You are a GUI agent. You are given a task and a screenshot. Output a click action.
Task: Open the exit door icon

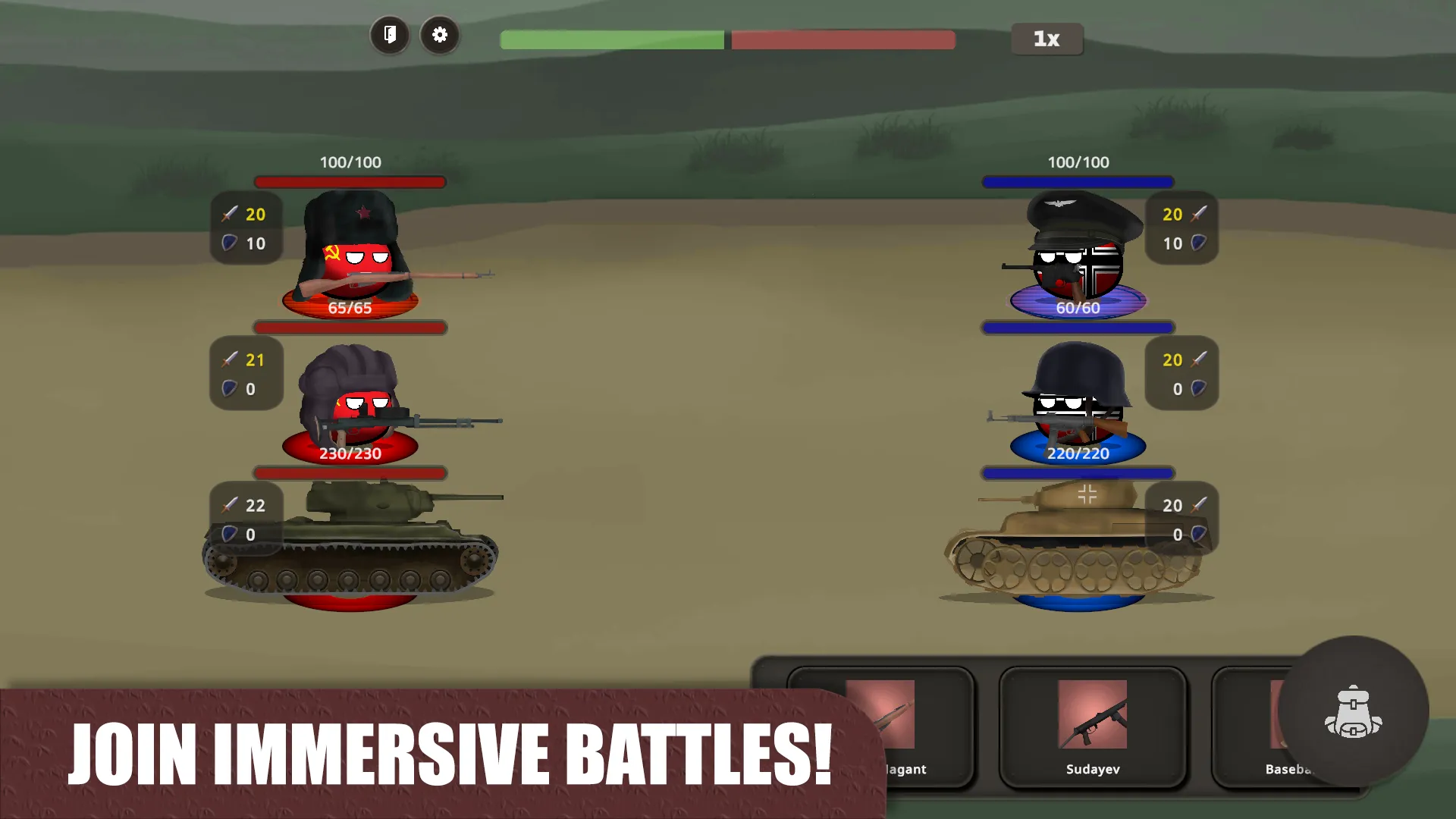(390, 35)
